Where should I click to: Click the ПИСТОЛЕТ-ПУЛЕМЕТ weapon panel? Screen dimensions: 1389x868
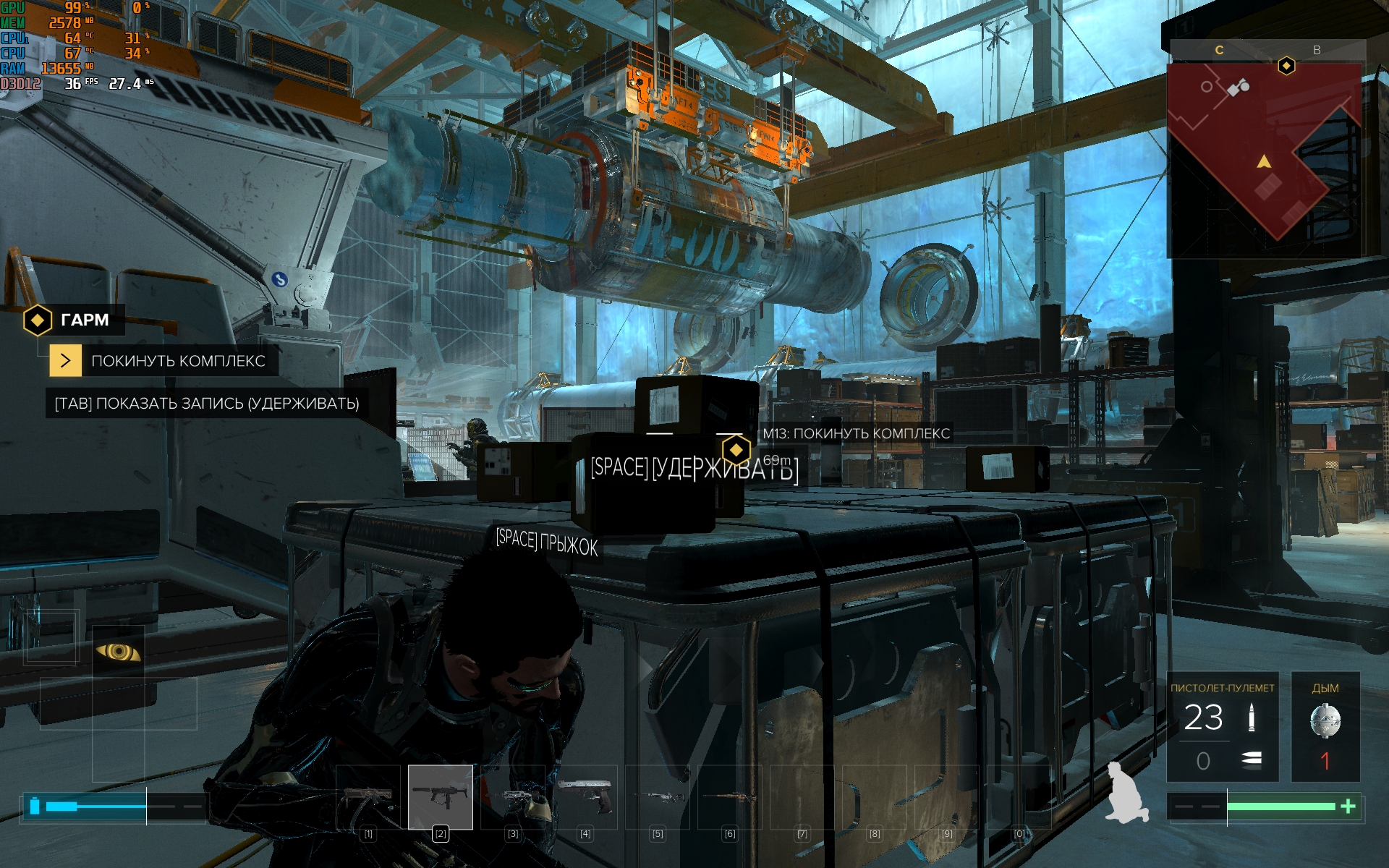click(x=1223, y=726)
